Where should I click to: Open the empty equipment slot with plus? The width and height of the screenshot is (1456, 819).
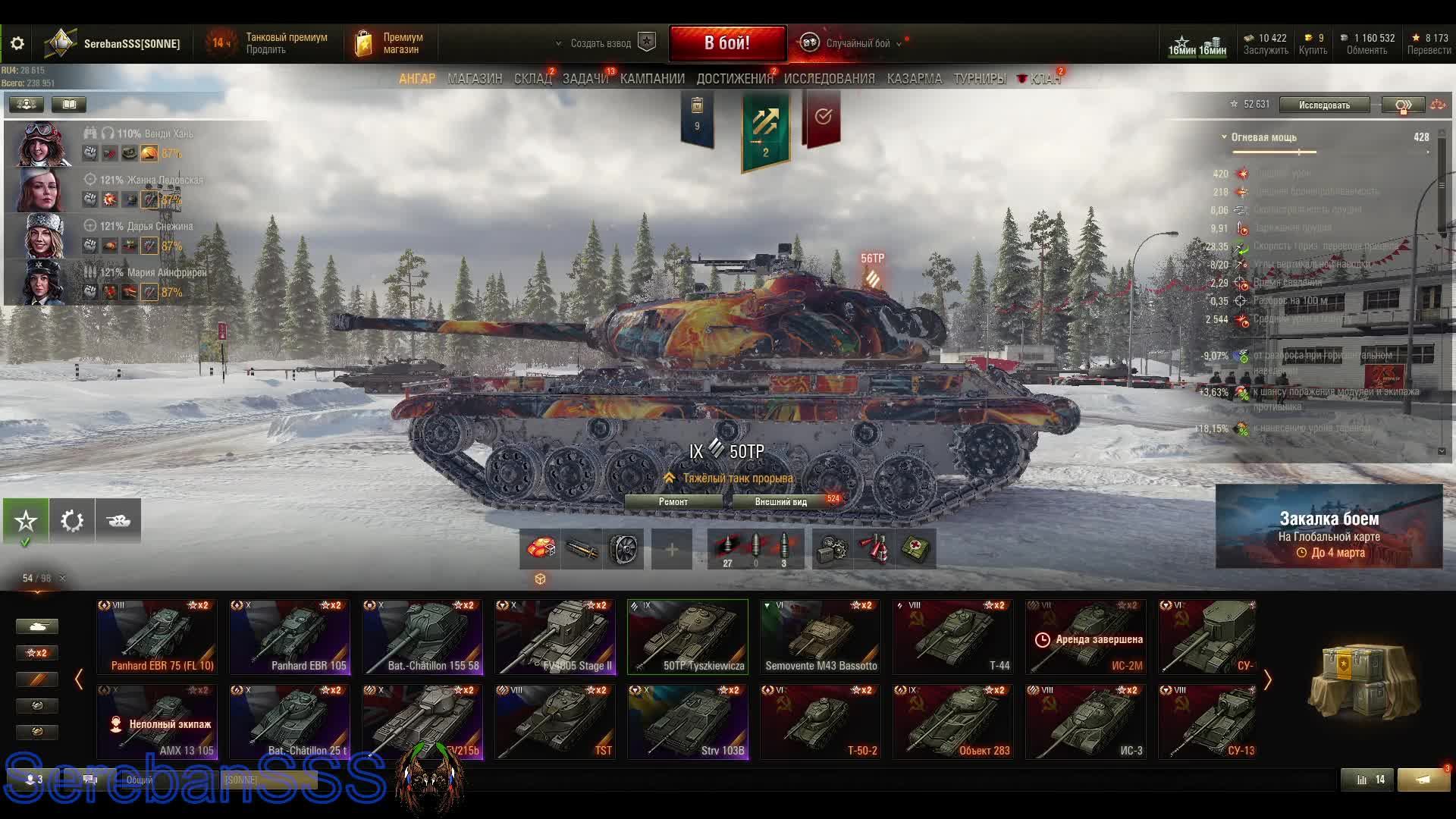[671, 549]
